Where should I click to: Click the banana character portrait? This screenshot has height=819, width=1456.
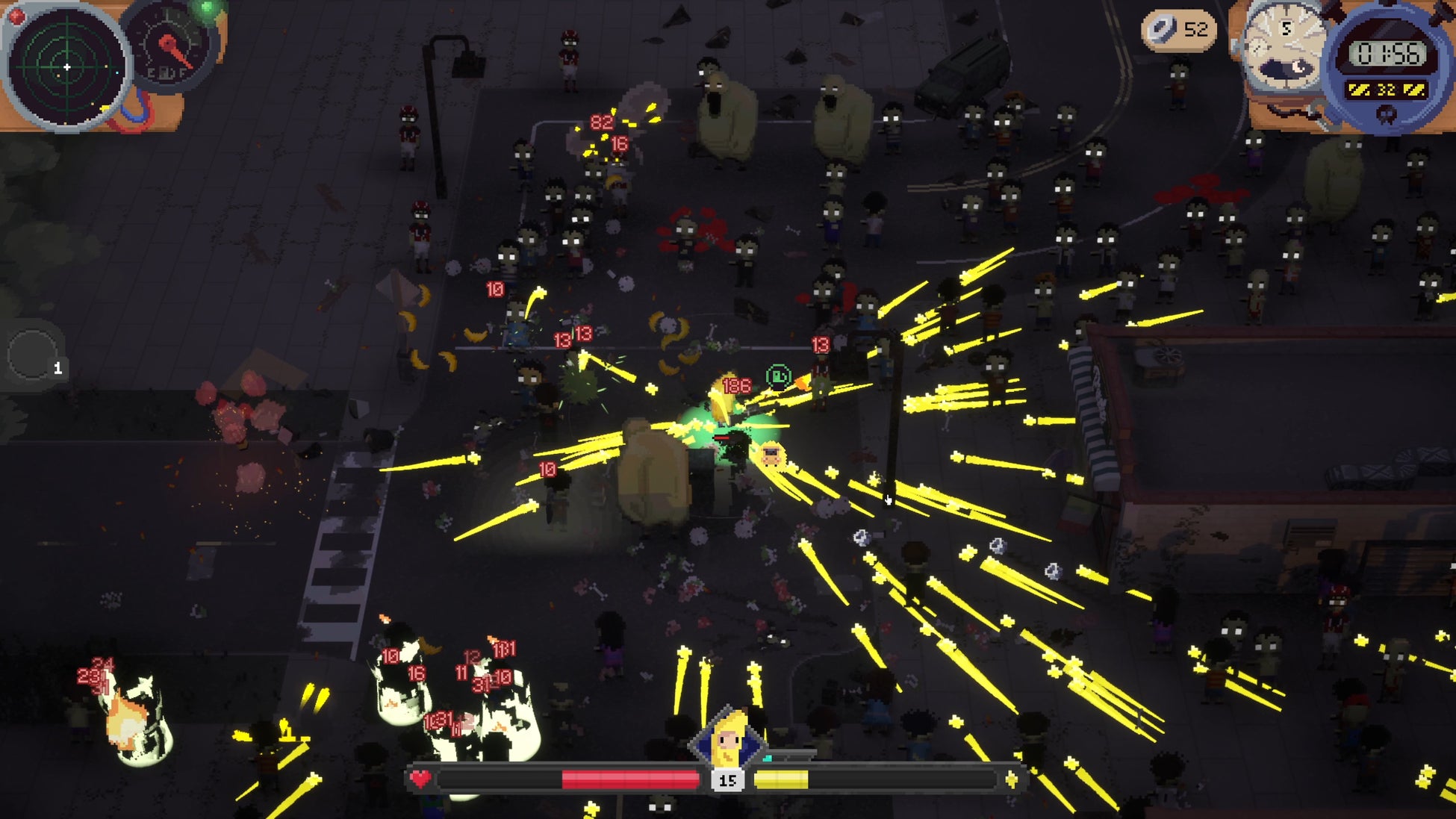pyautogui.click(x=728, y=739)
